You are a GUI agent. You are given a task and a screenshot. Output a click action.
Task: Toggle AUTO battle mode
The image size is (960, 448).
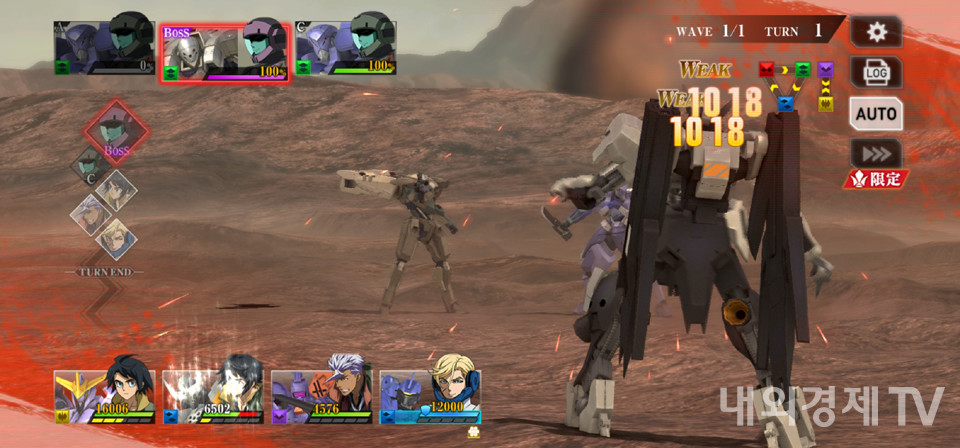(x=877, y=114)
